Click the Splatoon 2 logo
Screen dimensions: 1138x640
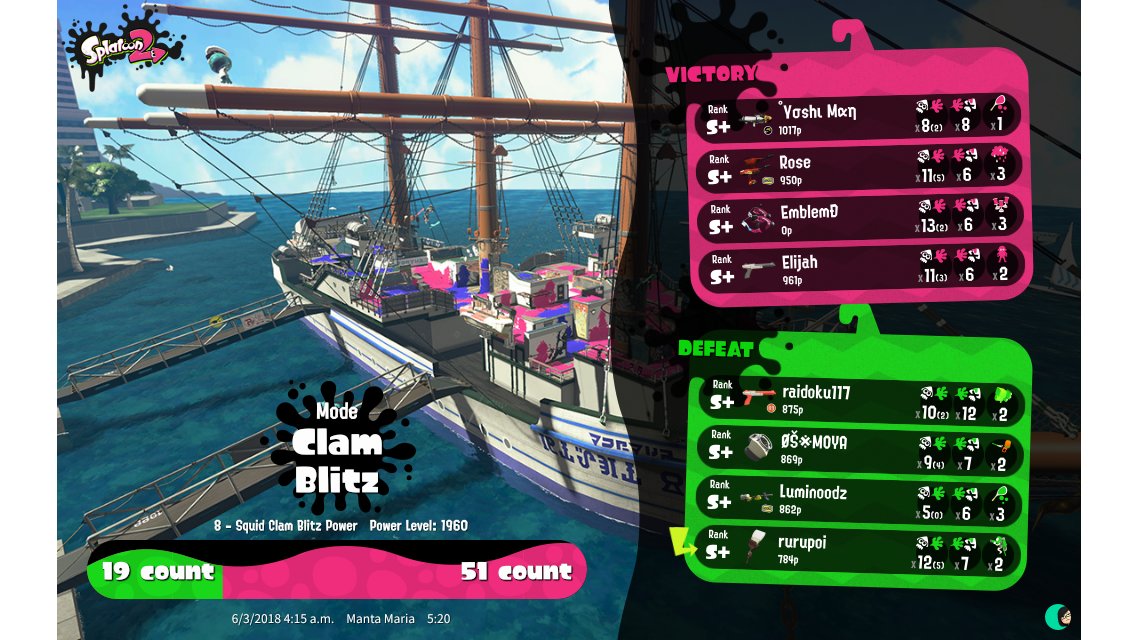coord(124,46)
